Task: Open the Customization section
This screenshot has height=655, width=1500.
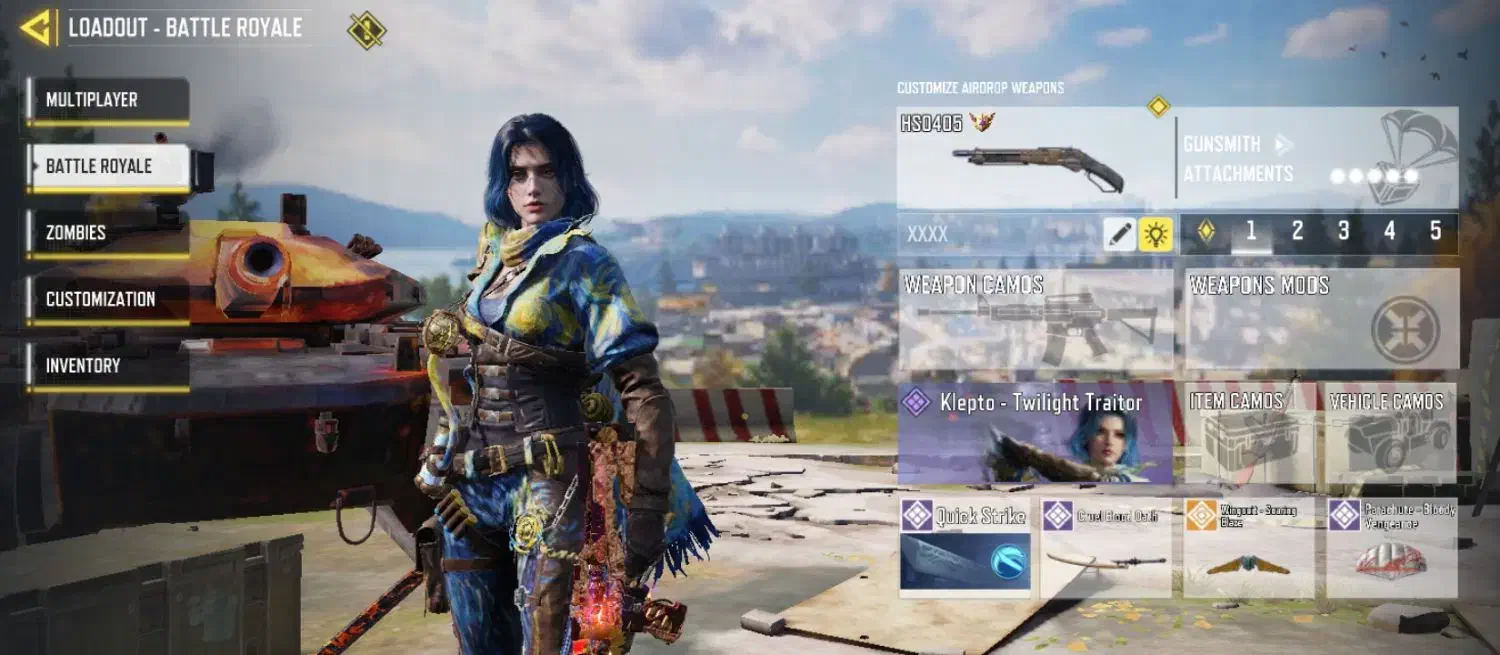Action: pos(108,299)
